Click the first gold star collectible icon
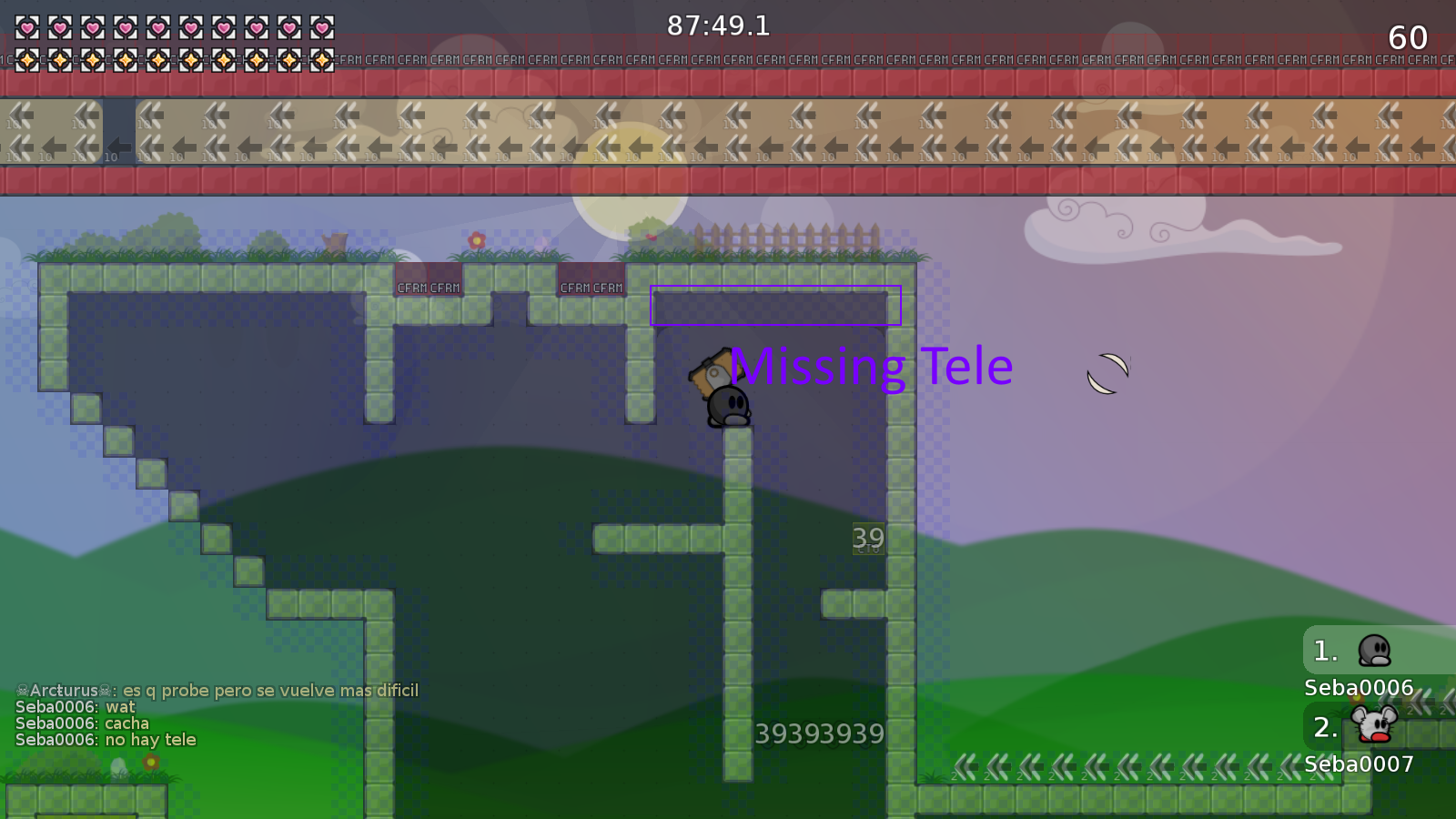Image resolution: width=1456 pixels, height=819 pixels. (25, 61)
